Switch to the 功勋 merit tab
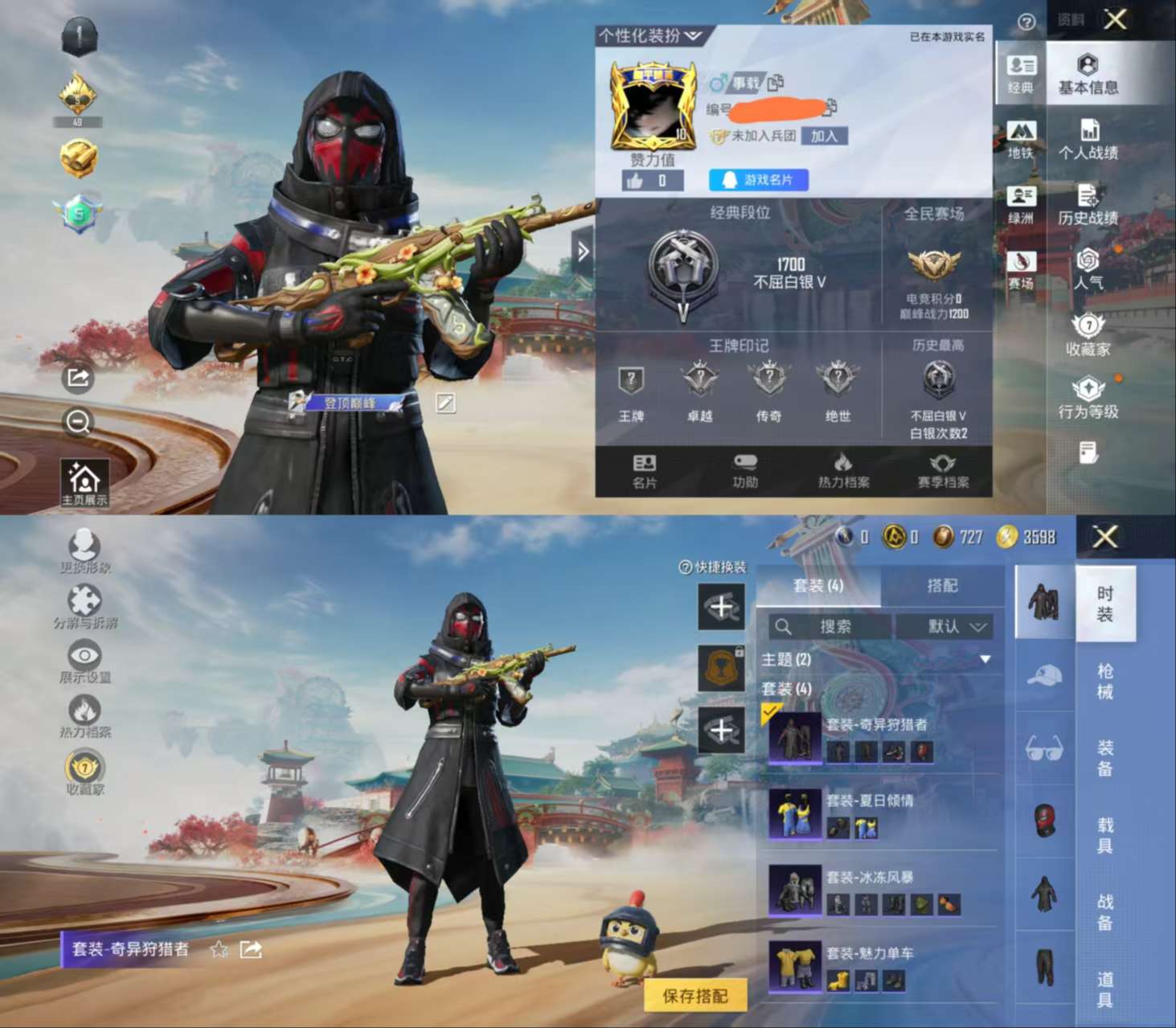The height and width of the screenshot is (1028, 1176). [x=745, y=470]
